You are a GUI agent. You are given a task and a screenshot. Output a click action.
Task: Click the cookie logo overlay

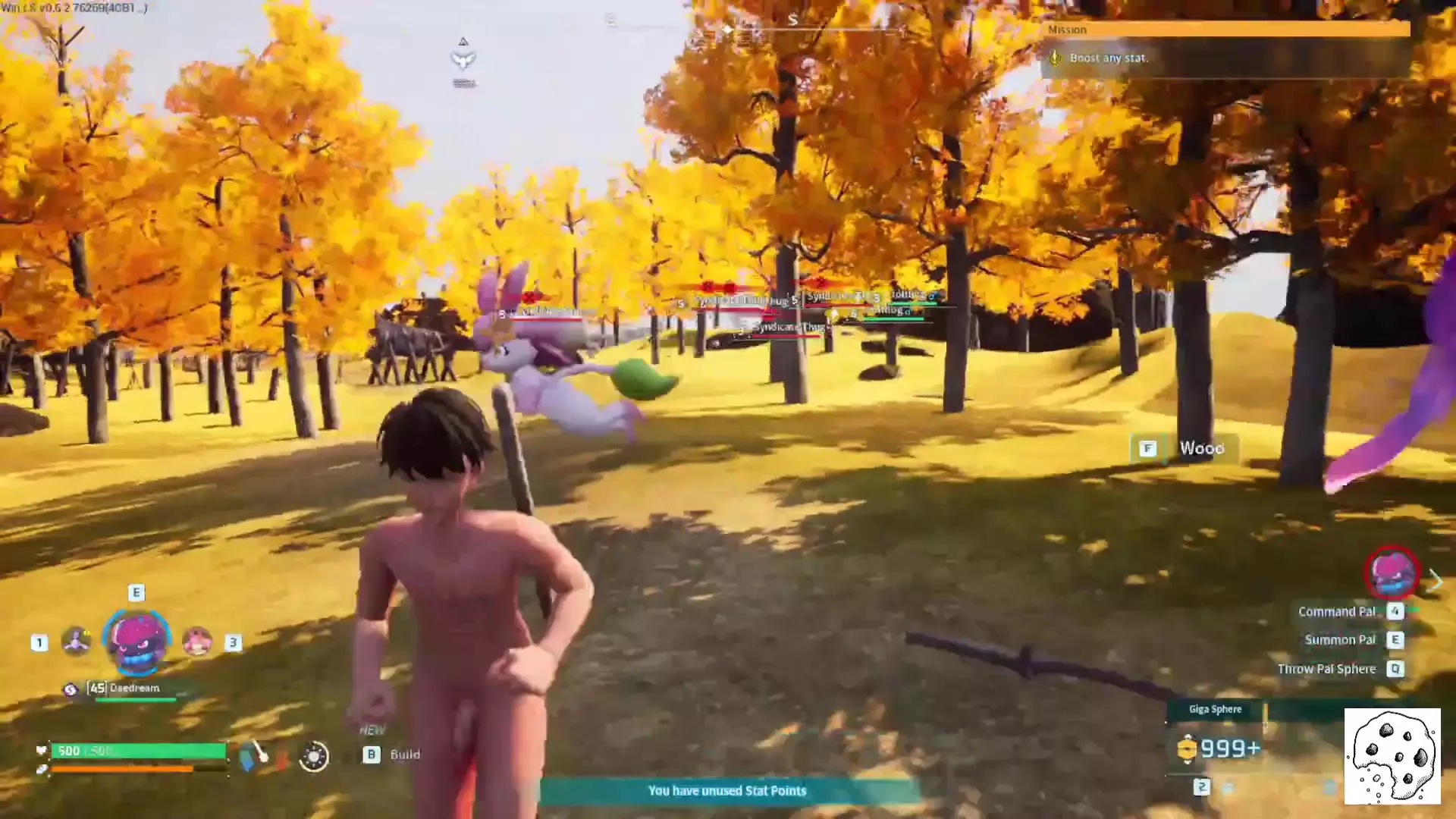(1392, 756)
